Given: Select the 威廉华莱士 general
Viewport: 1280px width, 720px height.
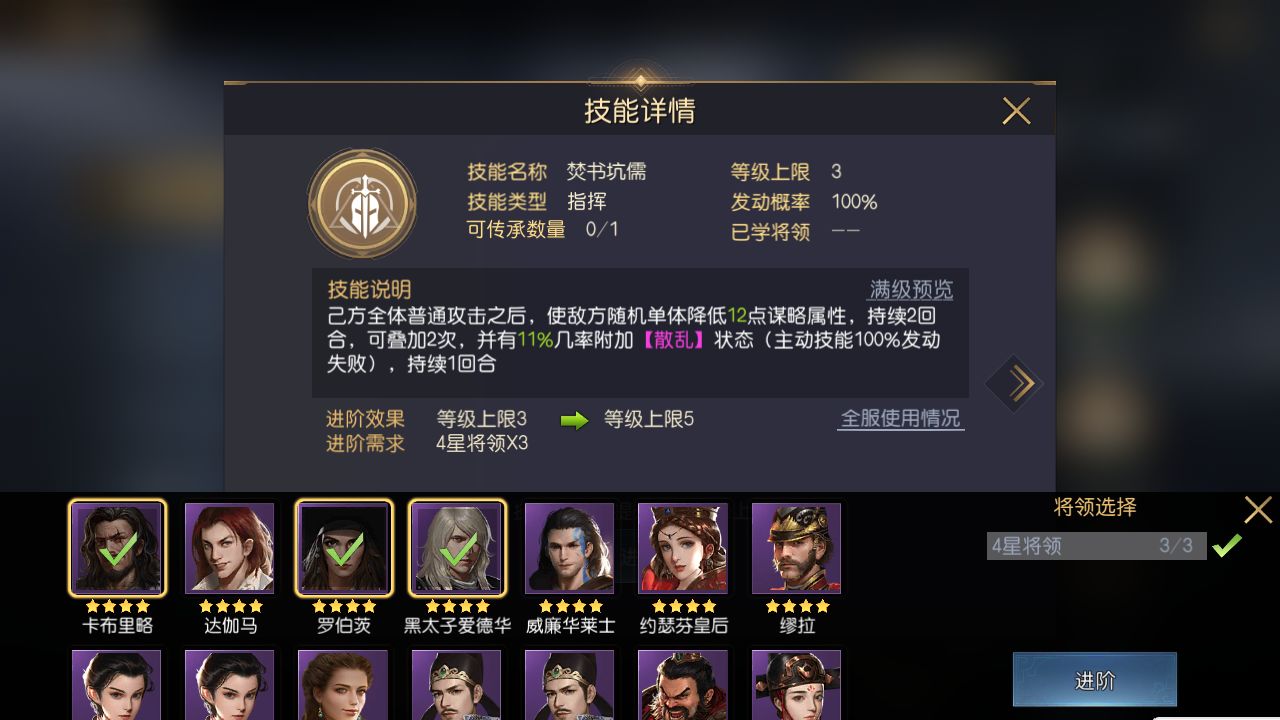Looking at the screenshot, I should (x=570, y=548).
